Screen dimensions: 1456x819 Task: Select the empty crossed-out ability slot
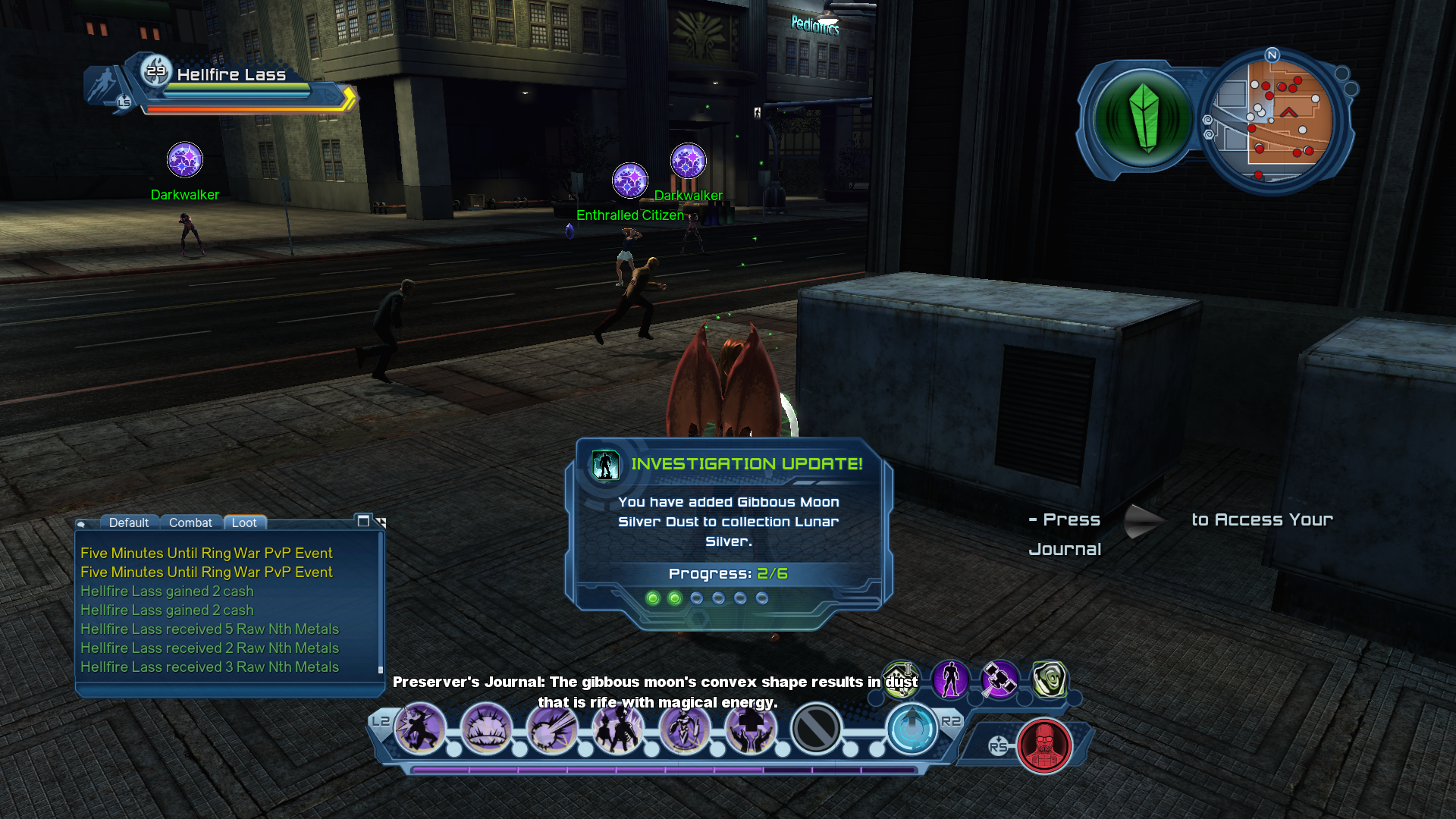[816, 730]
